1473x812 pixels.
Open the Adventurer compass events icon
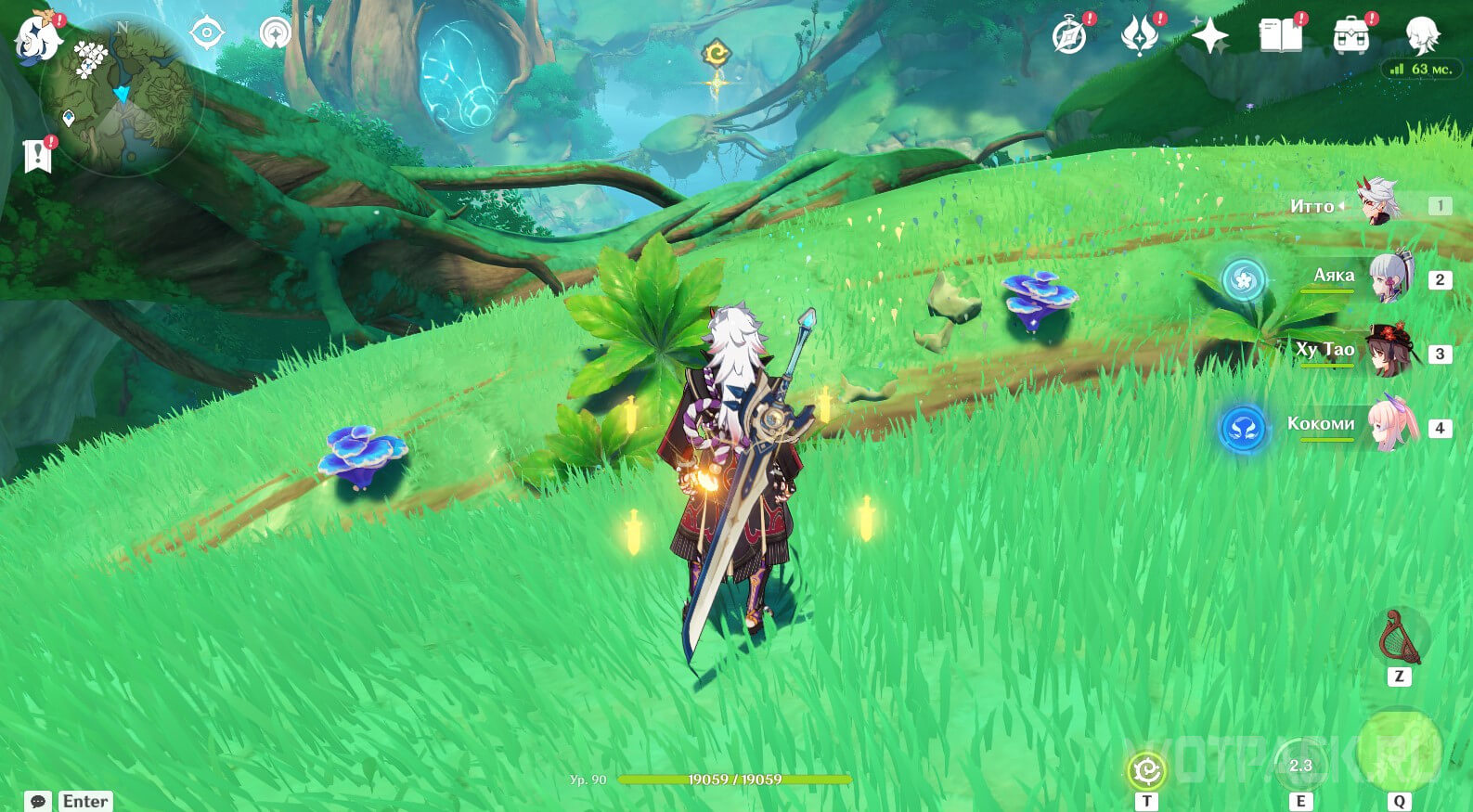tap(1070, 37)
